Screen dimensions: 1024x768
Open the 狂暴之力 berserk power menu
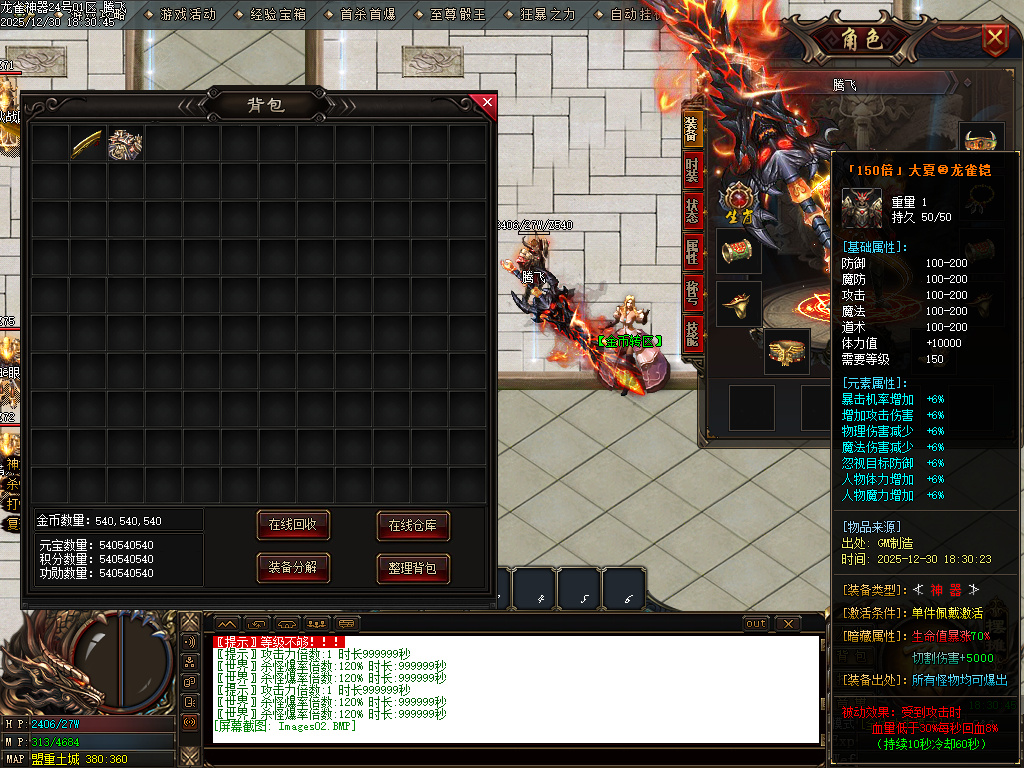[548, 15]
